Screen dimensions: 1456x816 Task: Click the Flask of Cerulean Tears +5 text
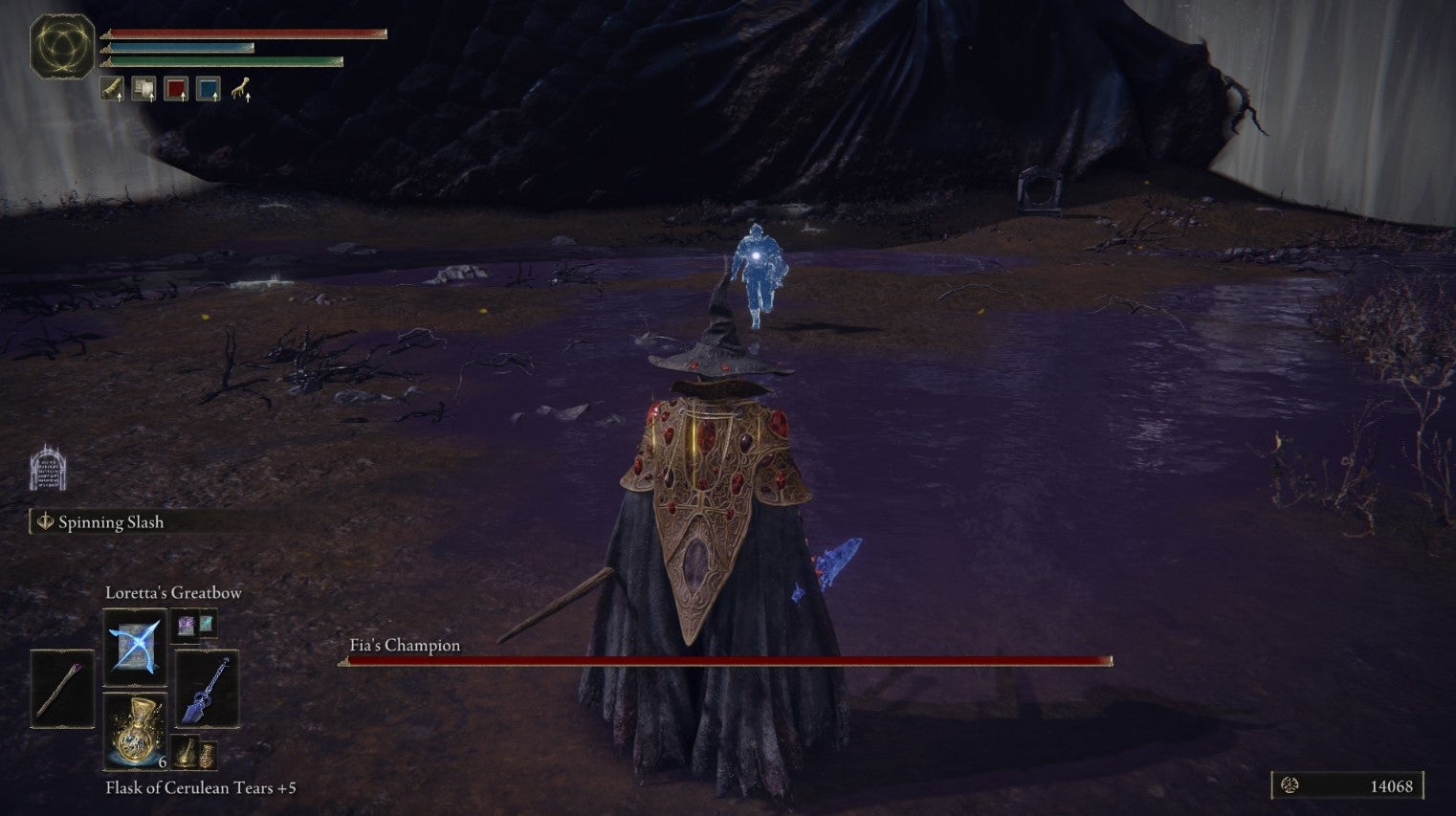pos(201,788)
